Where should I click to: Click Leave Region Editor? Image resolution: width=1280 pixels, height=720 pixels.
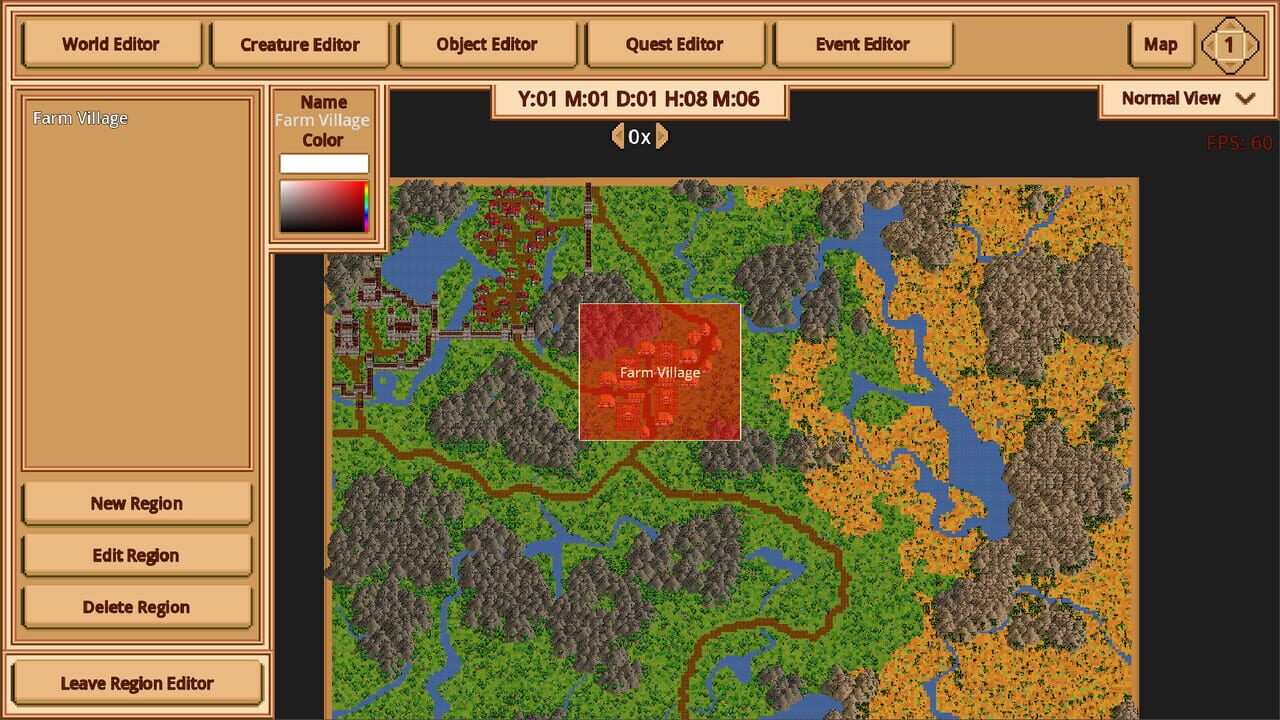pyautogui.click(x=138, y=683)
